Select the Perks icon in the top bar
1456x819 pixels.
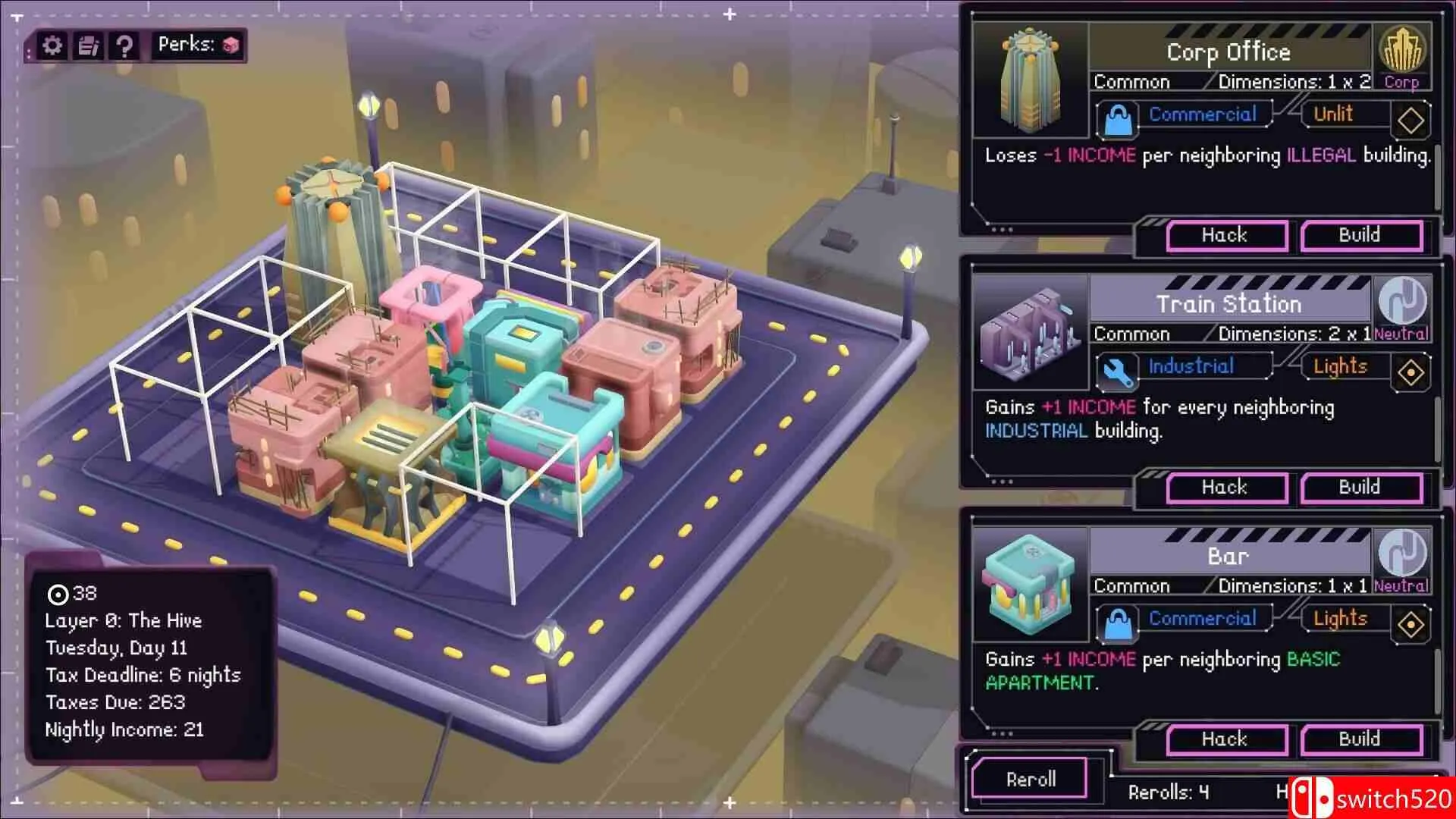[231, 44]
